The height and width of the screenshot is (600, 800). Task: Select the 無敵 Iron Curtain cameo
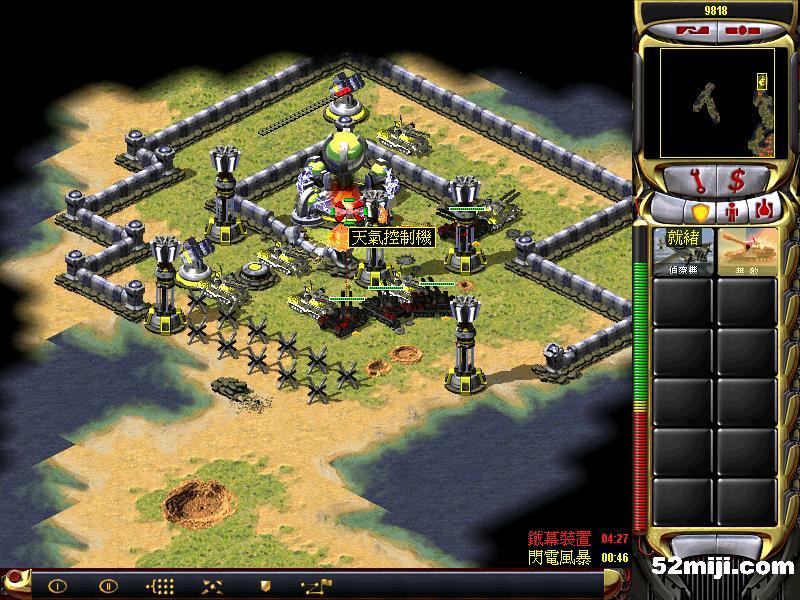(x=748, y=249)
